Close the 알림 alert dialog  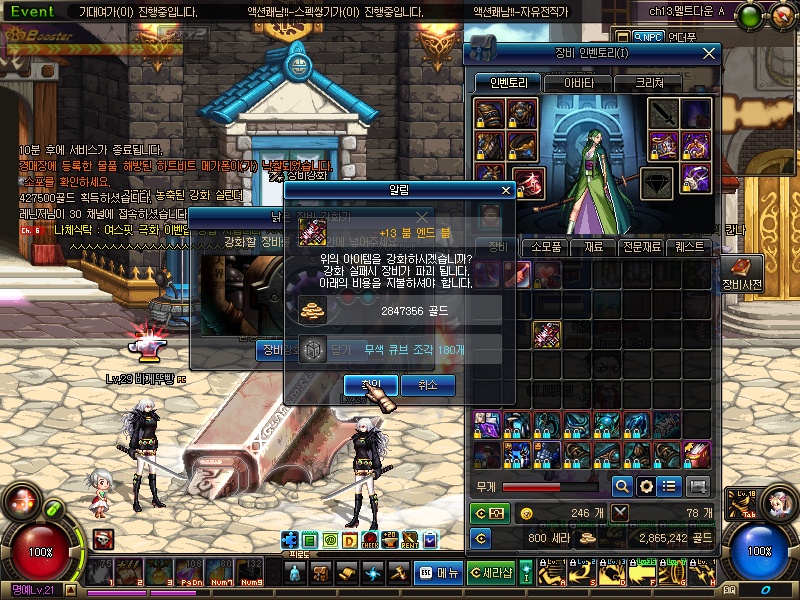(506, 189)
